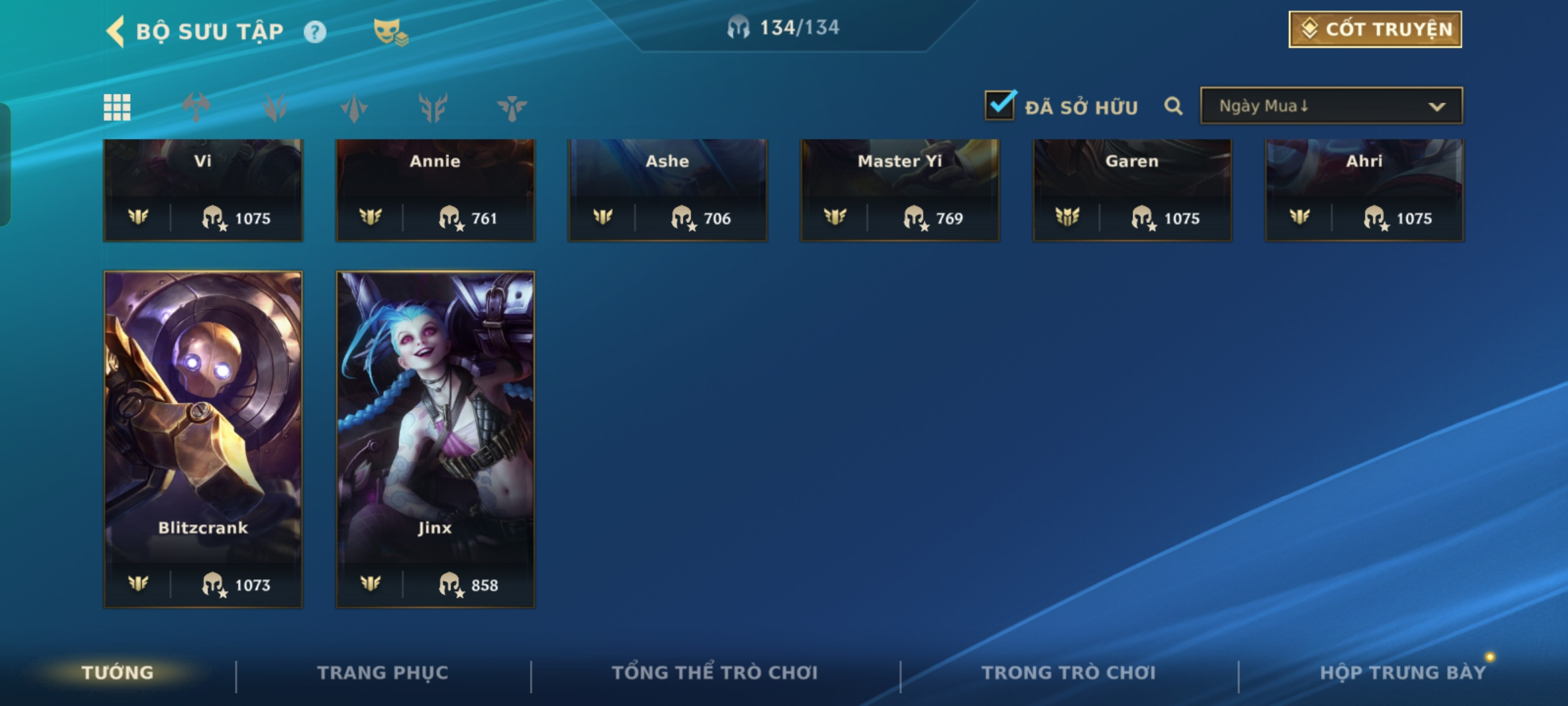Select the Jinx champion card
This screenshot has width=1568, height=706.
pyautogui.click(x=435, y=439)
